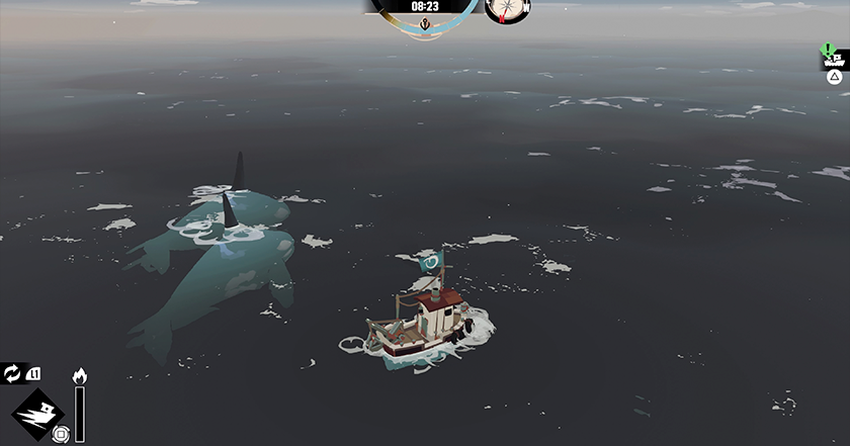
Task: Click the cycle abilities arrows icon
Action: [12, 374]
